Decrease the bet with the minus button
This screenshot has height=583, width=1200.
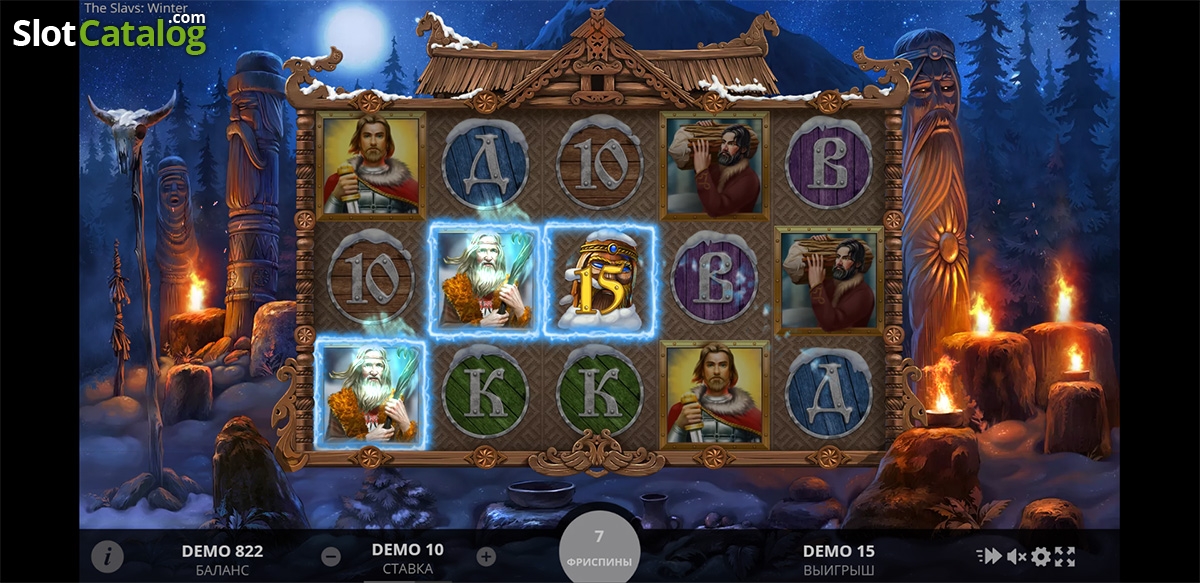(332, 557)
